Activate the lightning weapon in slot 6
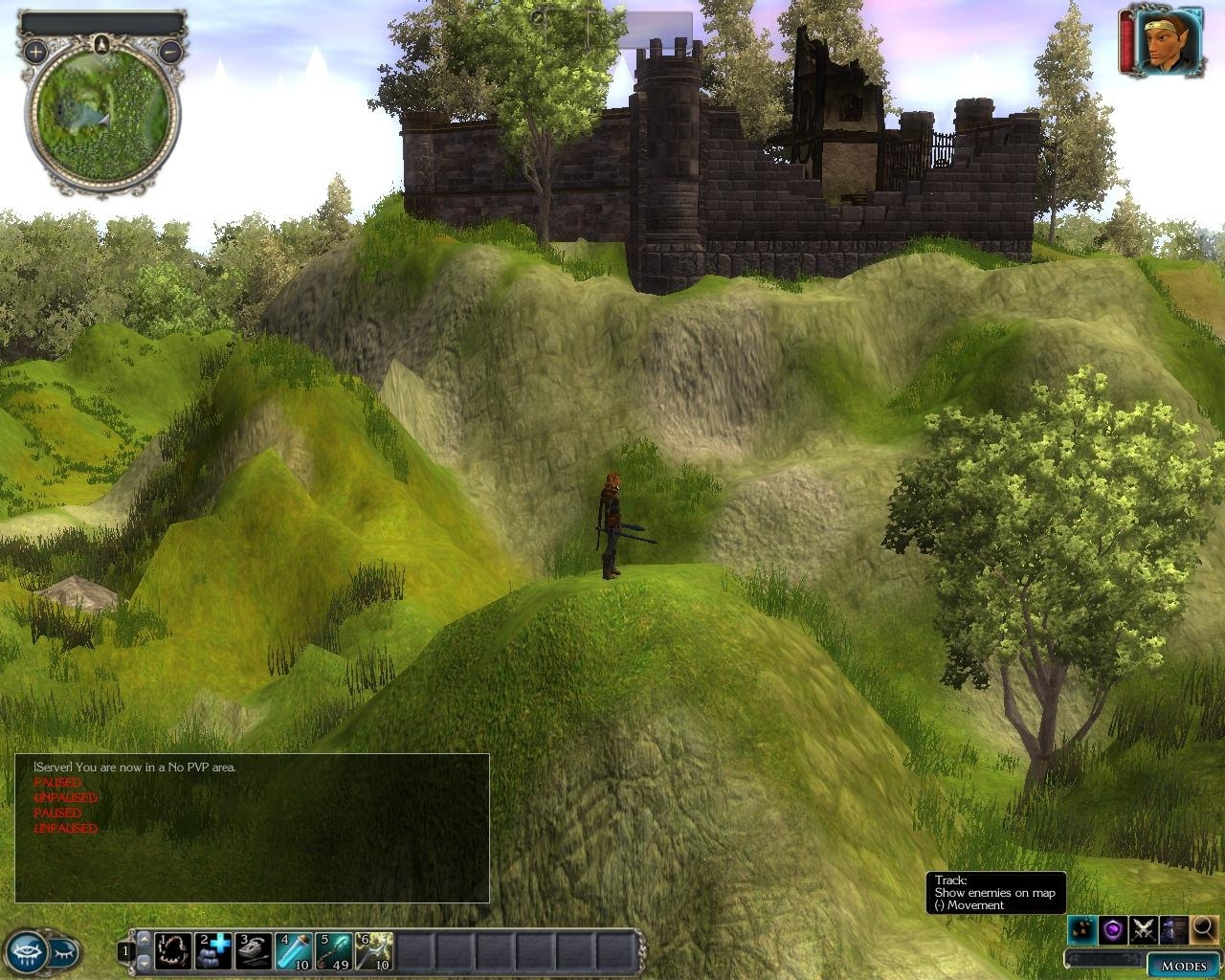This screenshot has width=1225, height=980. tap(373, 951)
